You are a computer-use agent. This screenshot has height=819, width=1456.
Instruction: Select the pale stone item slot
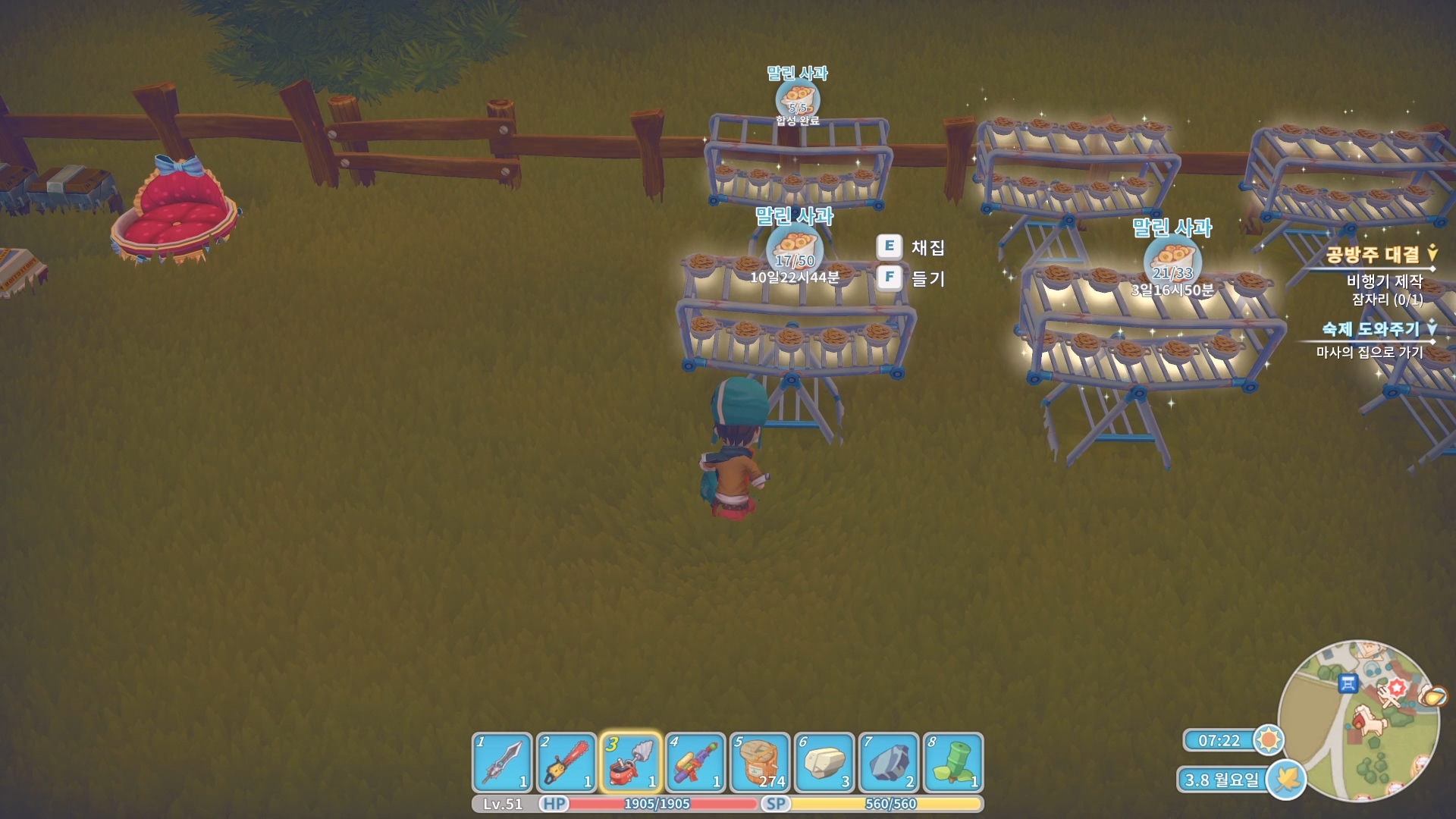point(824,762)
